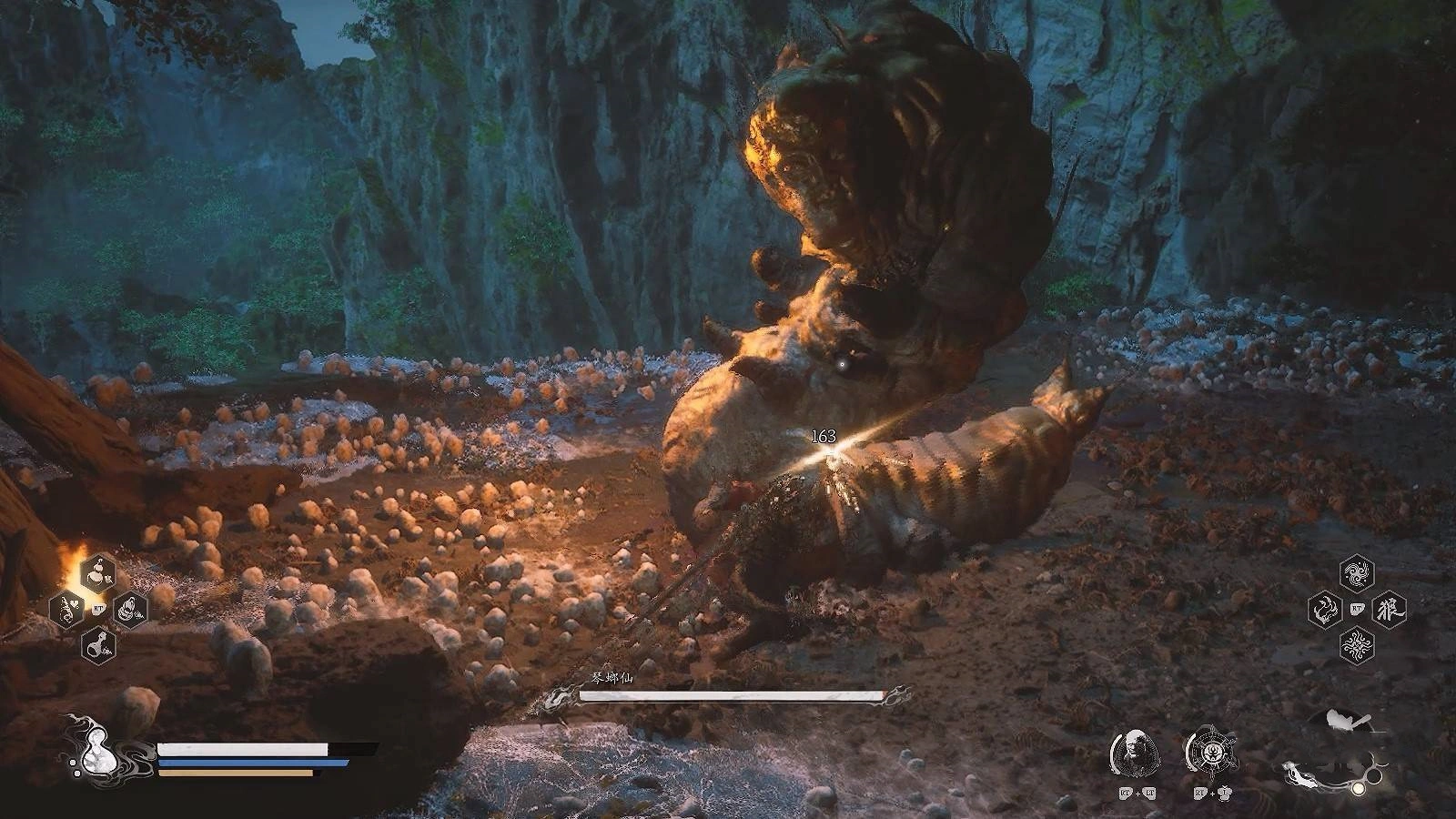The width and height of the screenshot is (1456, 819).
Task: Activate the flame-shaped spell icon
Action: [1325, 609]
